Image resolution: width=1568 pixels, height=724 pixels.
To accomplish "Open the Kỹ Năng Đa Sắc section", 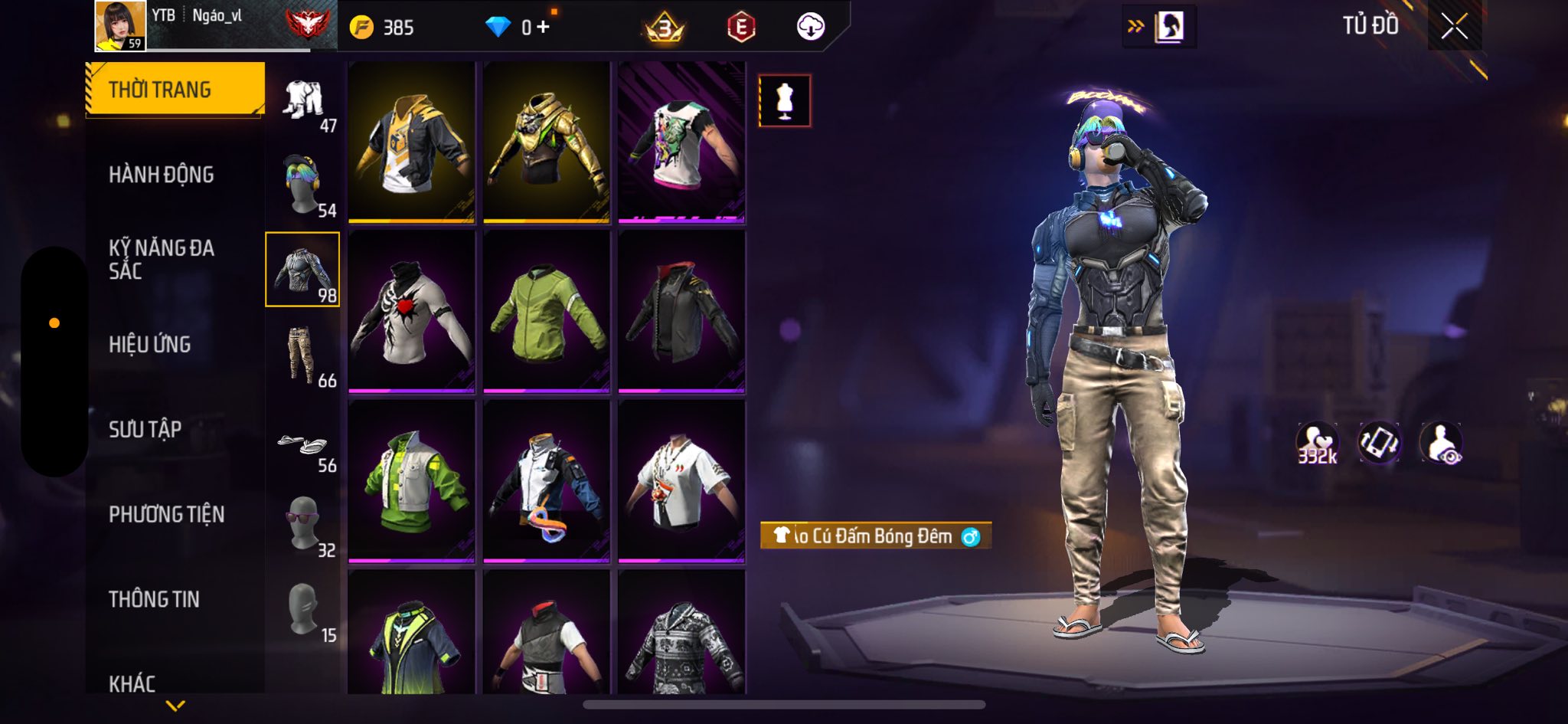I will tap(162, 259).
